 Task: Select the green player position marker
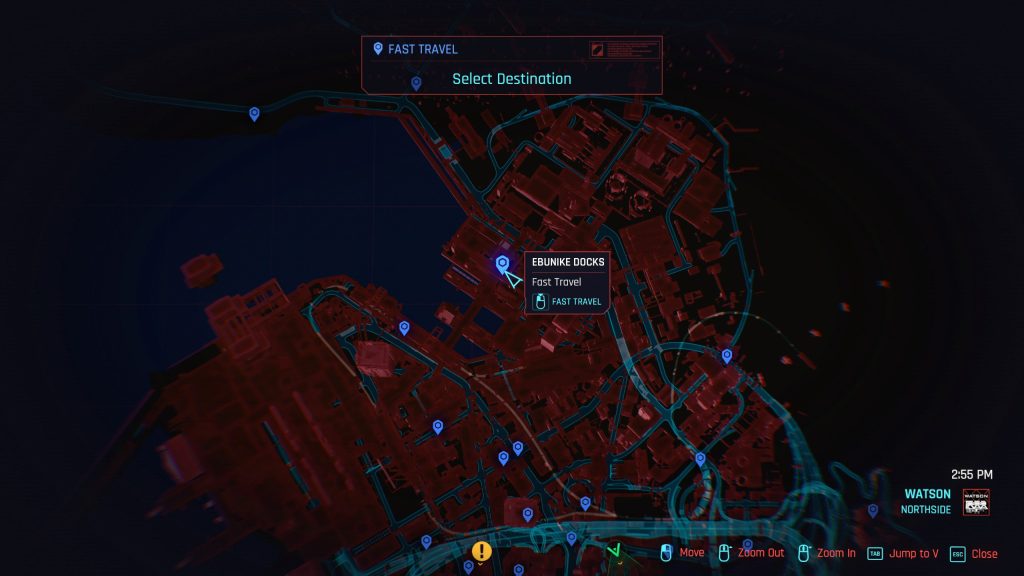pyautogui.click(x=616, y=550)
